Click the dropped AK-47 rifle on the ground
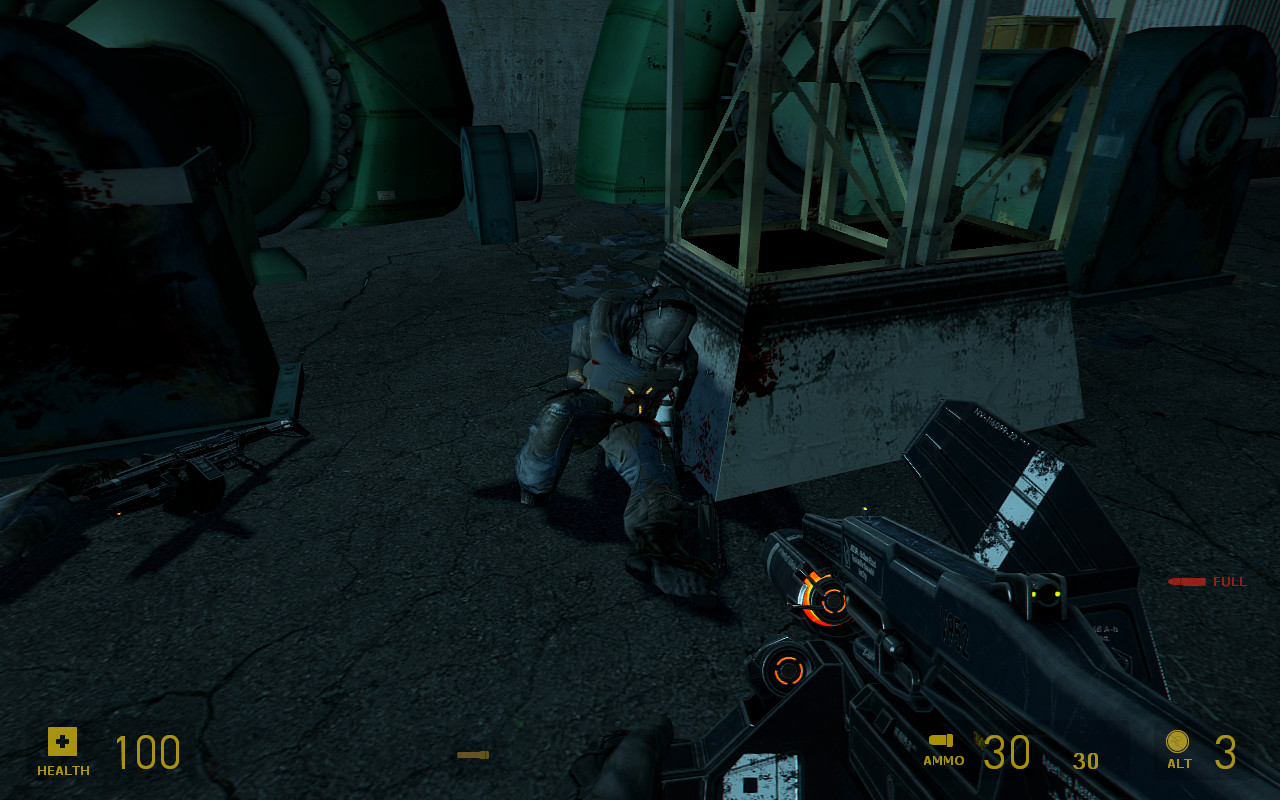 200,465
